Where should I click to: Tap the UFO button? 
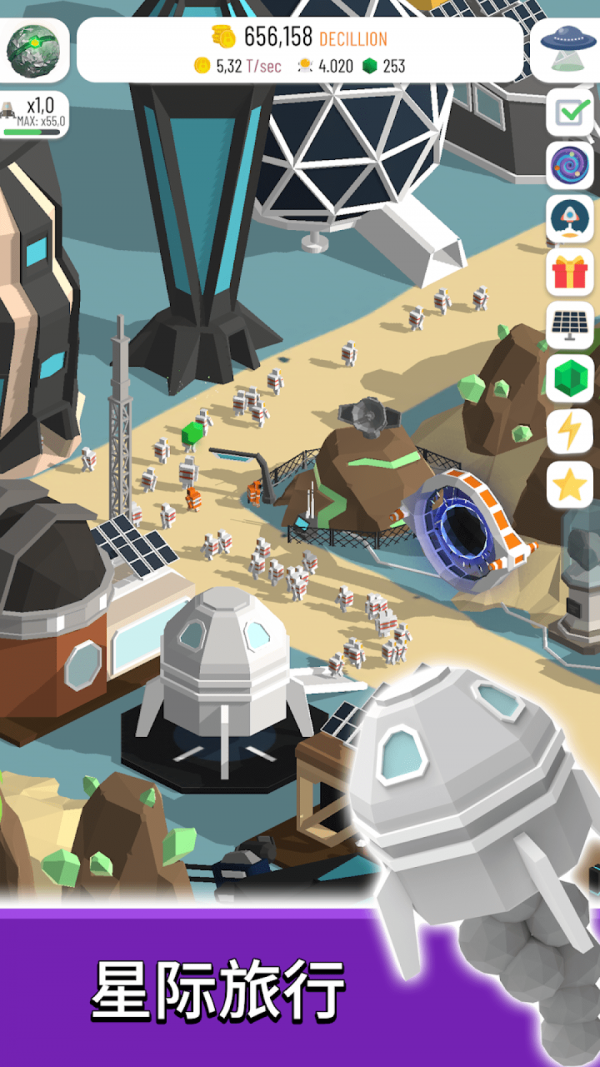click(567, 49)
